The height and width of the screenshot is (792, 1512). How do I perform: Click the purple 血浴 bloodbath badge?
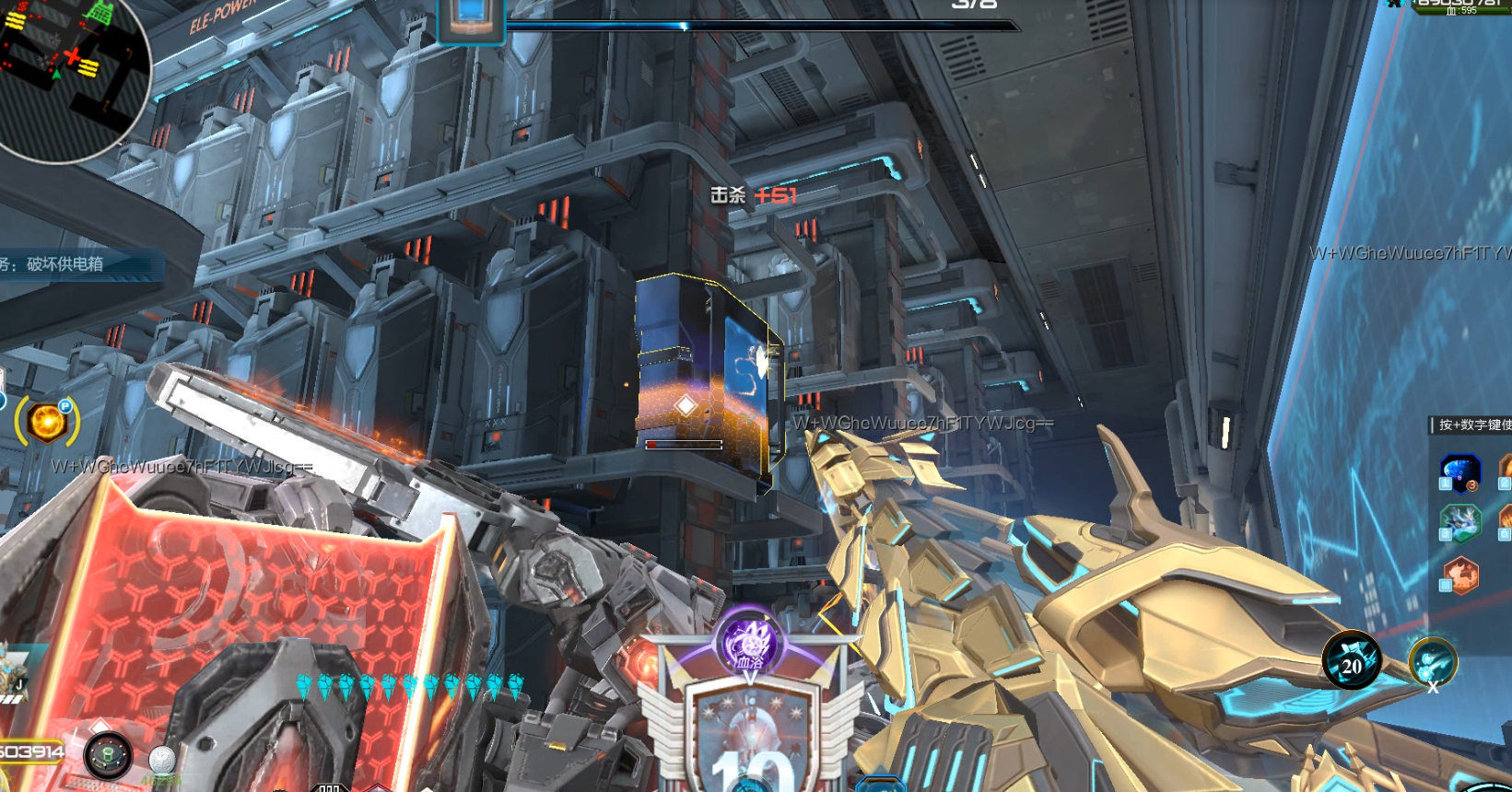tap(749, 643)
